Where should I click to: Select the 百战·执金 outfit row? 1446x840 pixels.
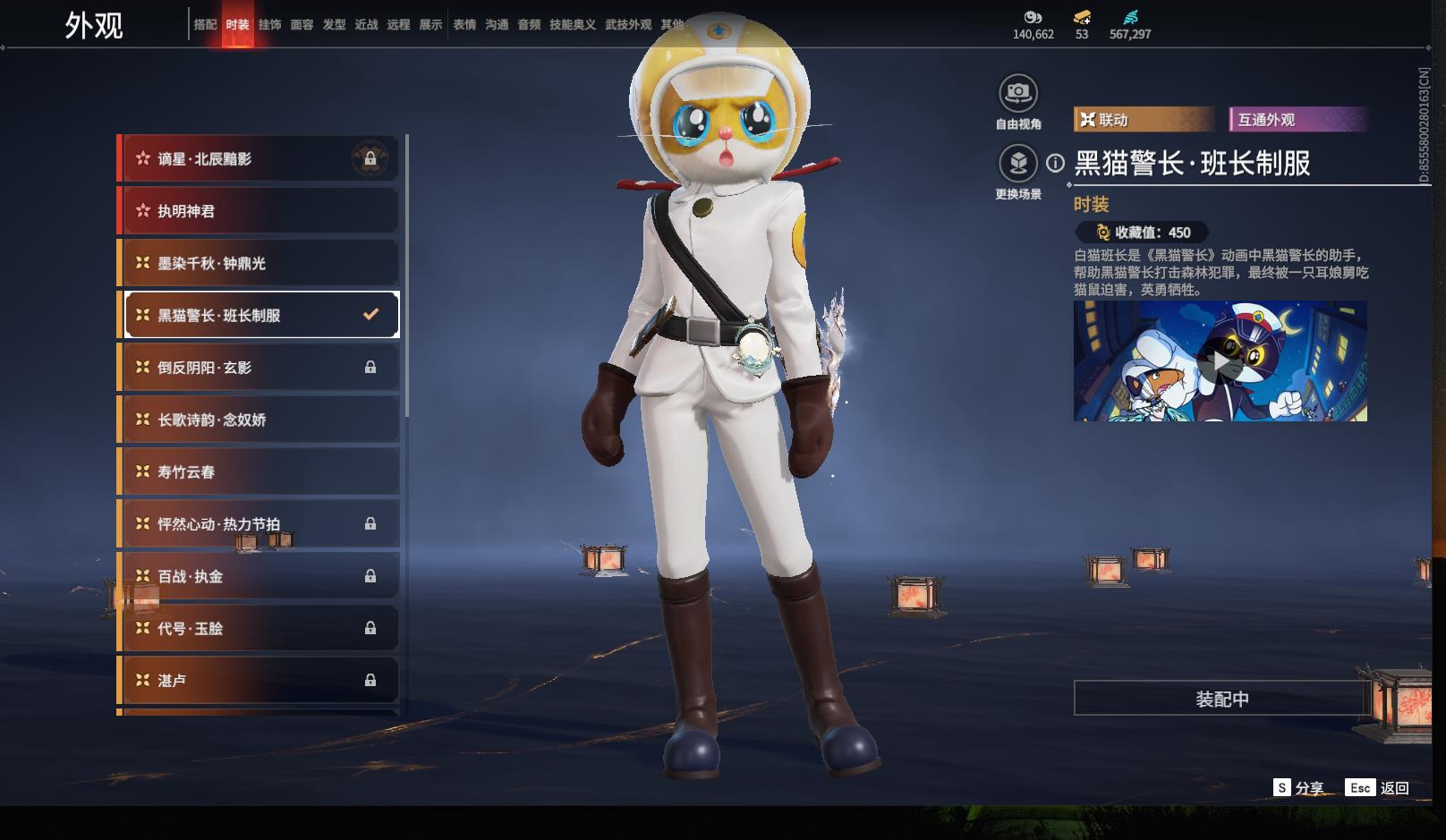[259, 576]
